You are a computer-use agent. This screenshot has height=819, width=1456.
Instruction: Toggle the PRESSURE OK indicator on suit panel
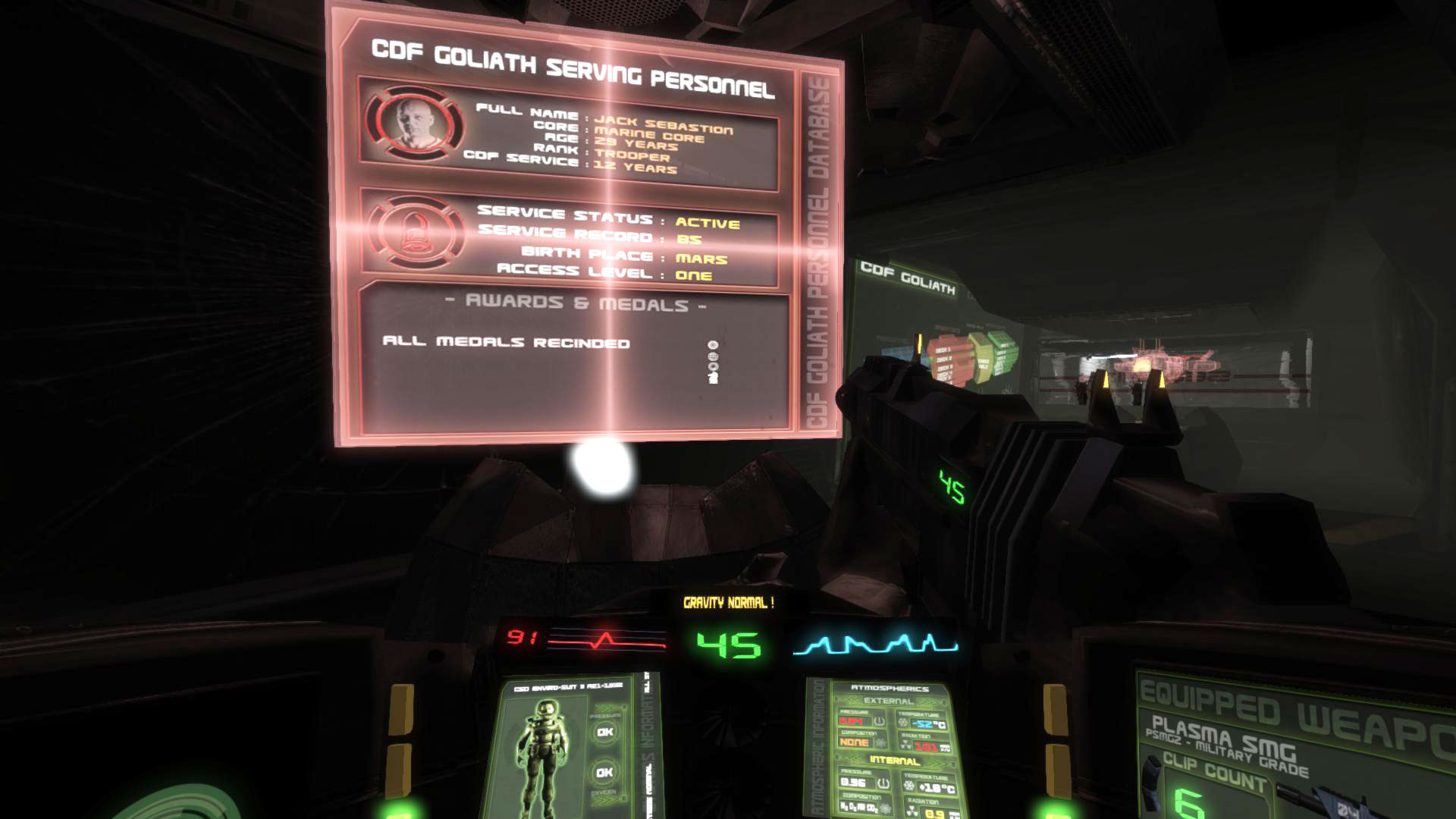point(605,733)
